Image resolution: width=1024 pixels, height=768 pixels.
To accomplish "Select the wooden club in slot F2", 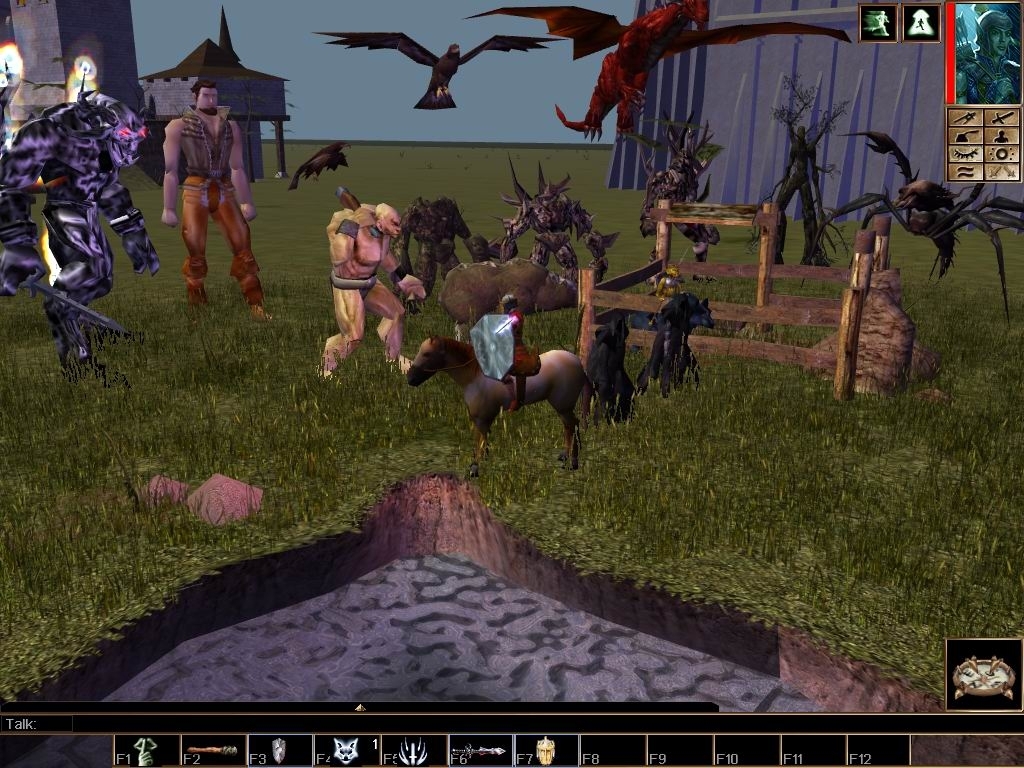I will 213,751.
